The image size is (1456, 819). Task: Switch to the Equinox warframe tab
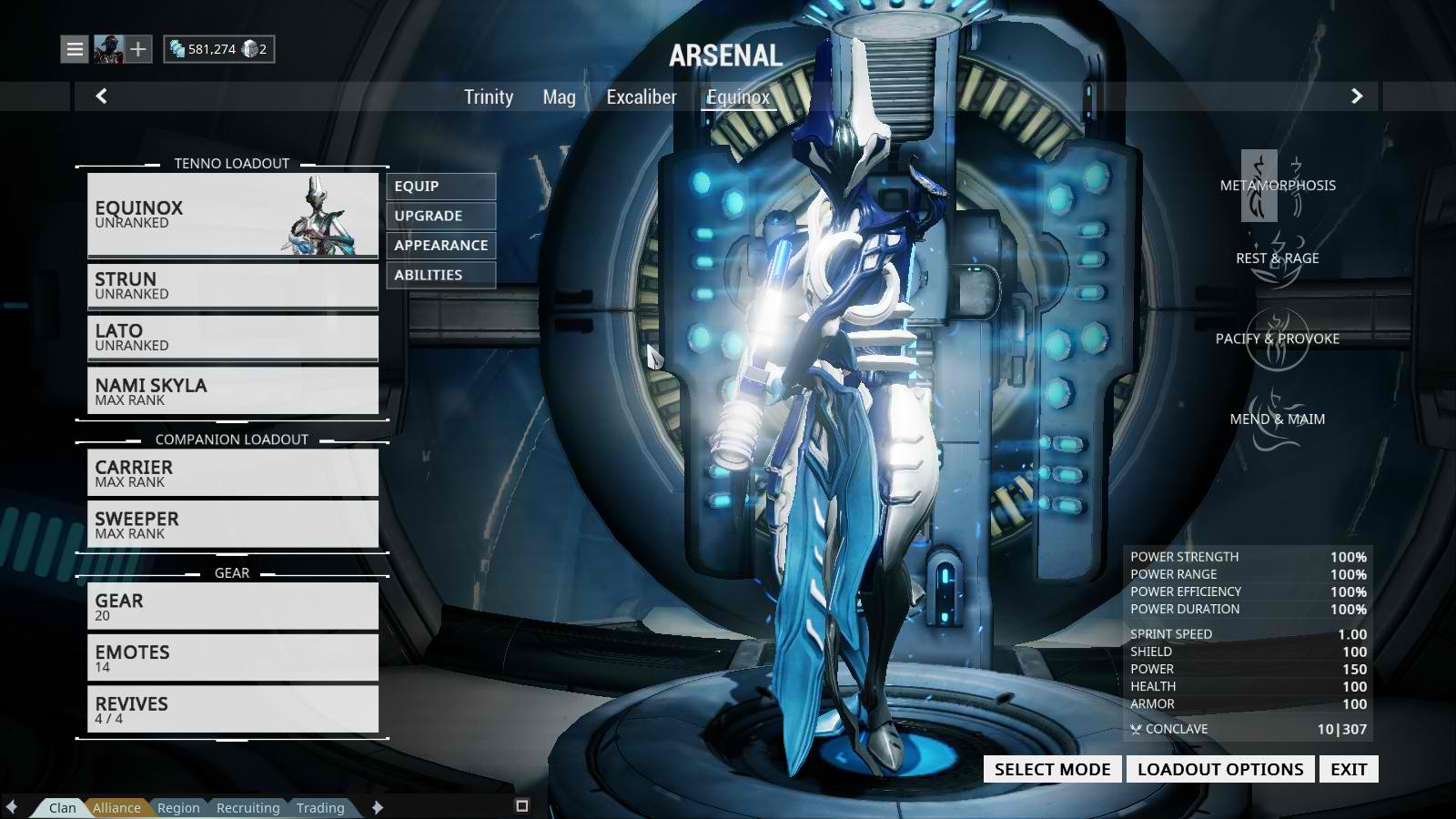[738, 96]
